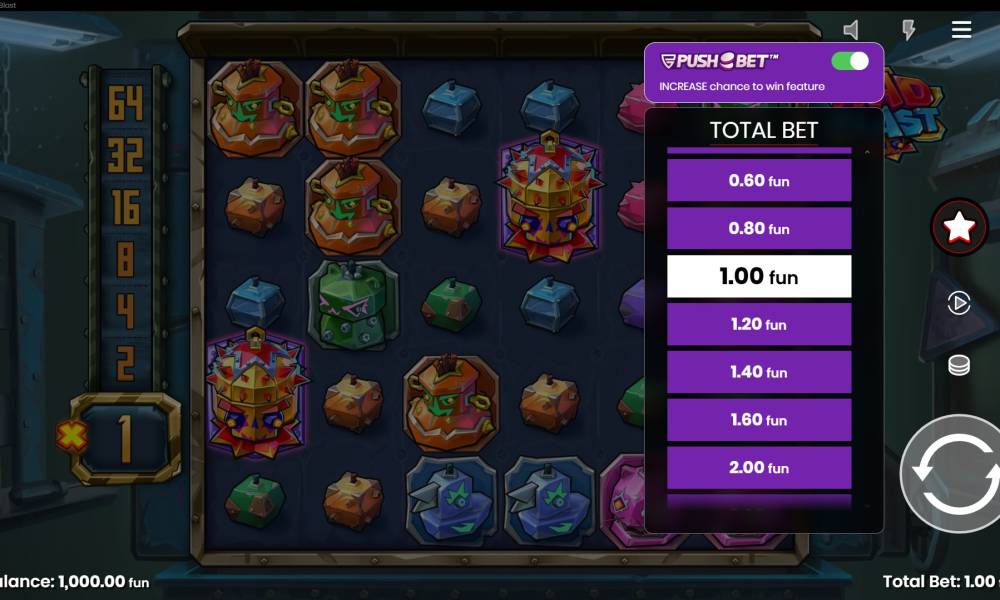Image resolution: width=1000 pixels, height=600 pixels.
Task: Select the 0.60 fun bet
Action: click(759, 181)
